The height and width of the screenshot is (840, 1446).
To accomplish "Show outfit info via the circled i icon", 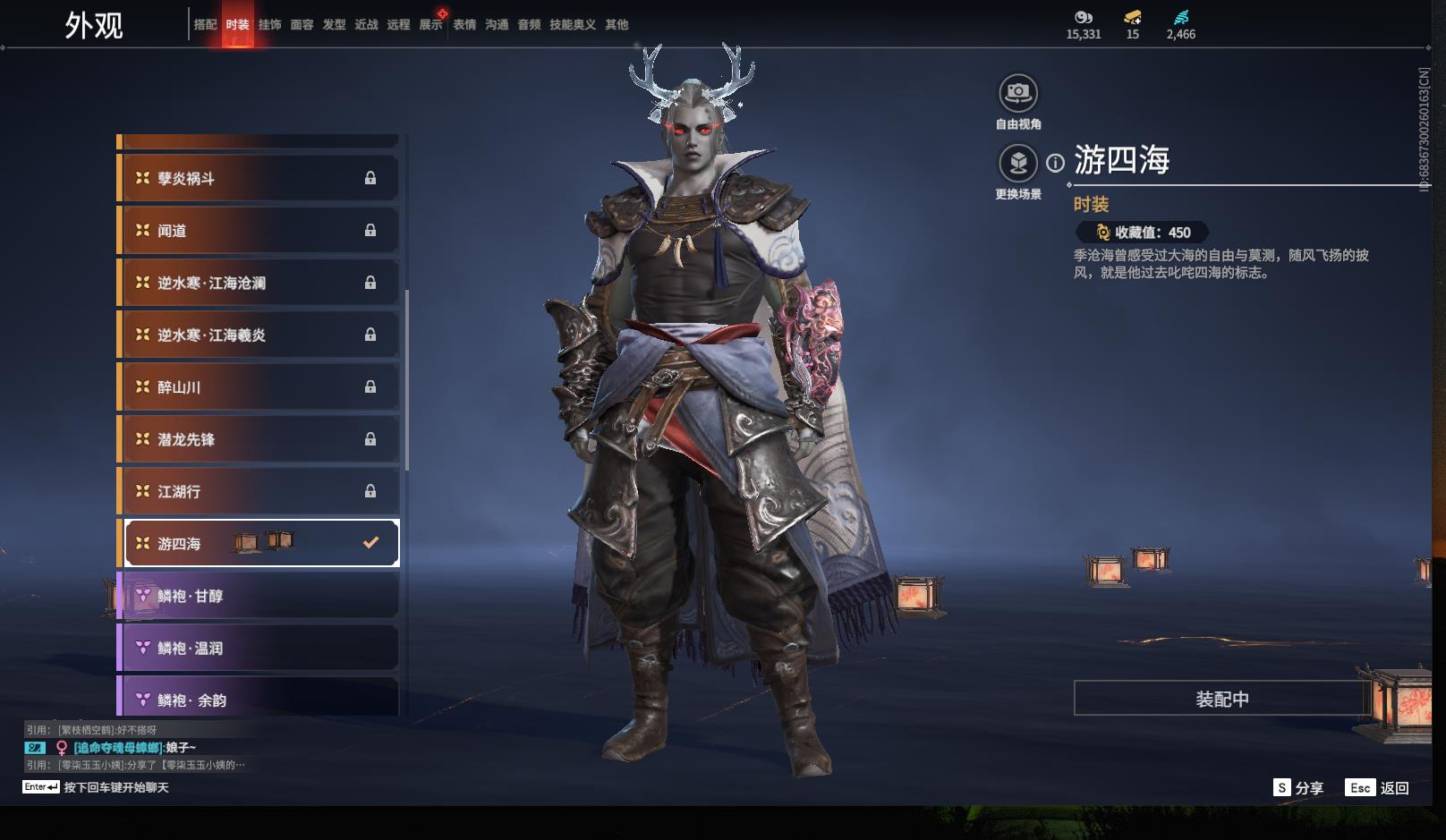I will click(1056, 163).
